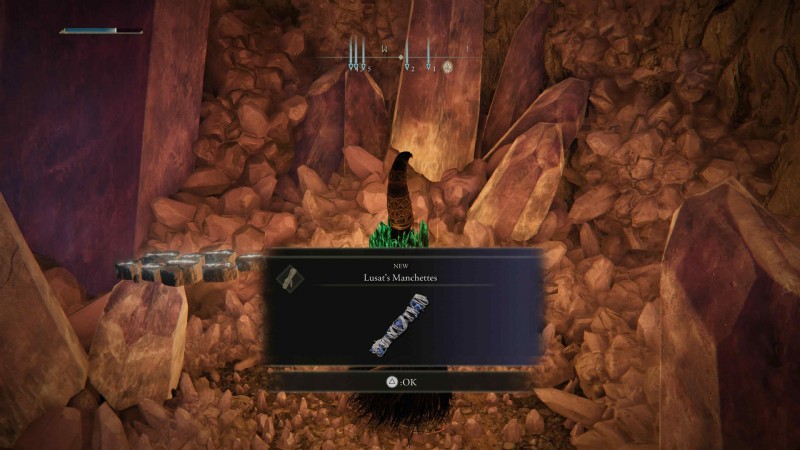This screenshot has width=800, height=450.
Task: Select the Lusat's Manchettes item image
Action: (x=399, y=326)
